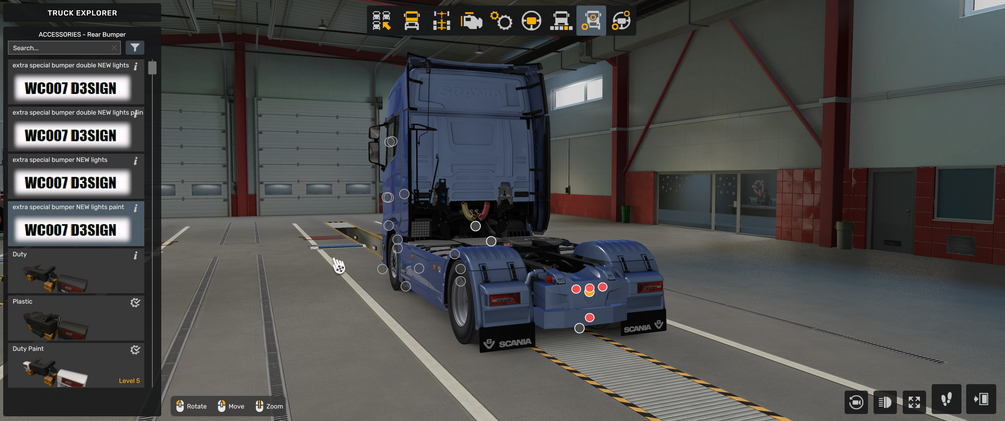Image resolution: width=1005 pixels, height=421 pixels.
Task: Switch to walk-around footsteps mode
Action: [x=946, y=399]
